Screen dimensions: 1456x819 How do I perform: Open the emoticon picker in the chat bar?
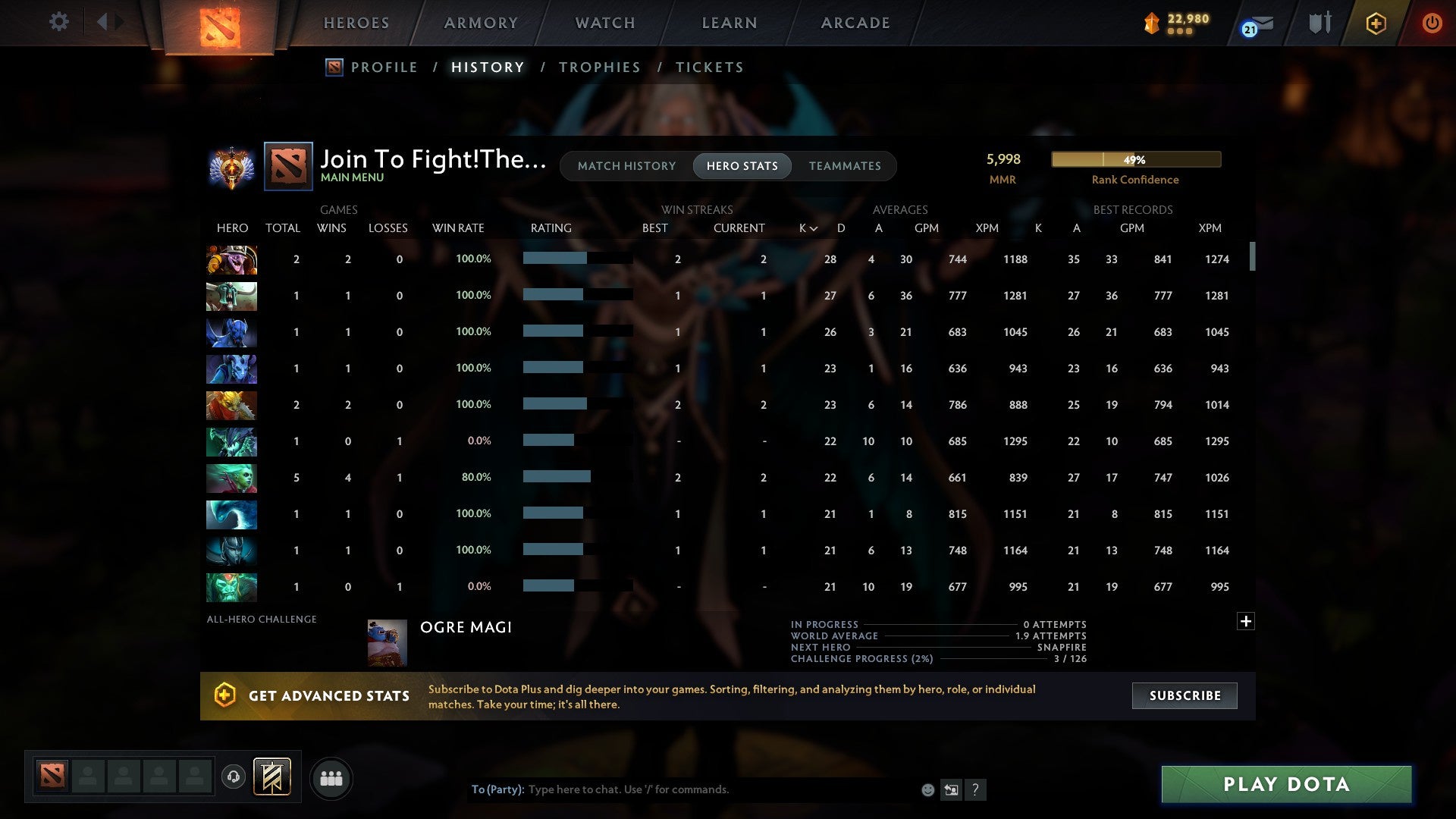(927, 789)
